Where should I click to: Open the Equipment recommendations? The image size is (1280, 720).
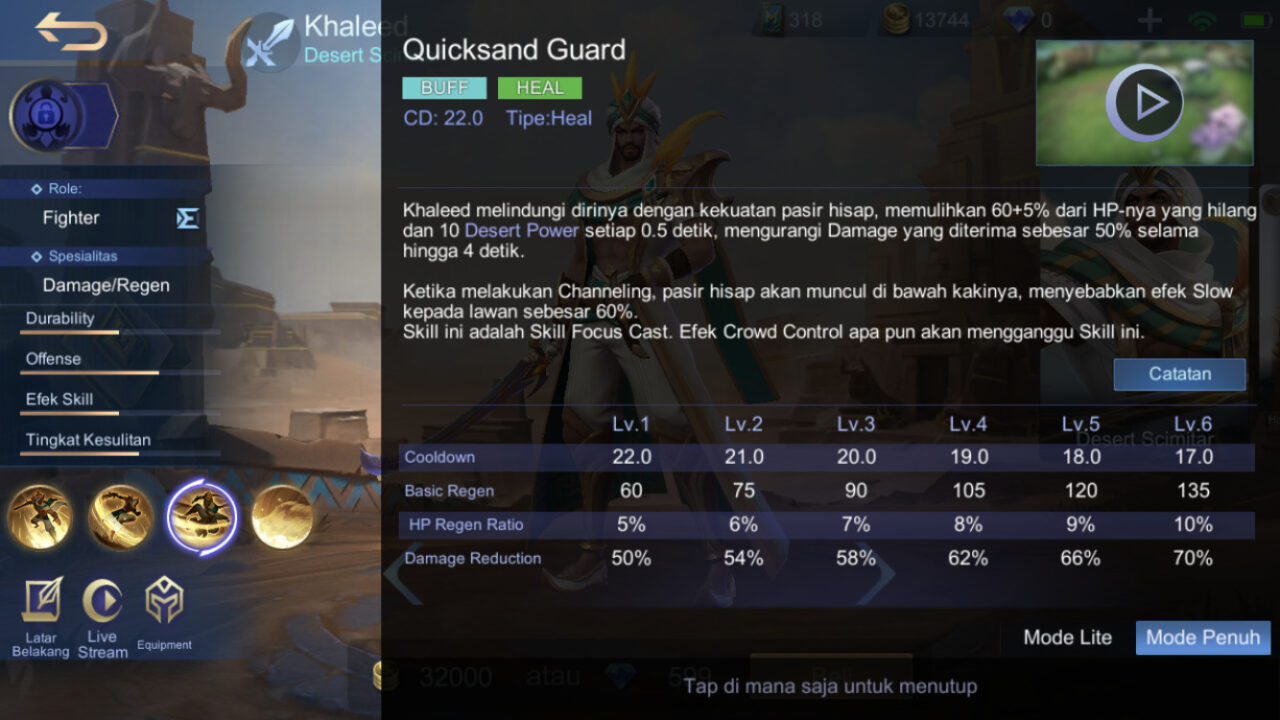(x=164, y=617)
